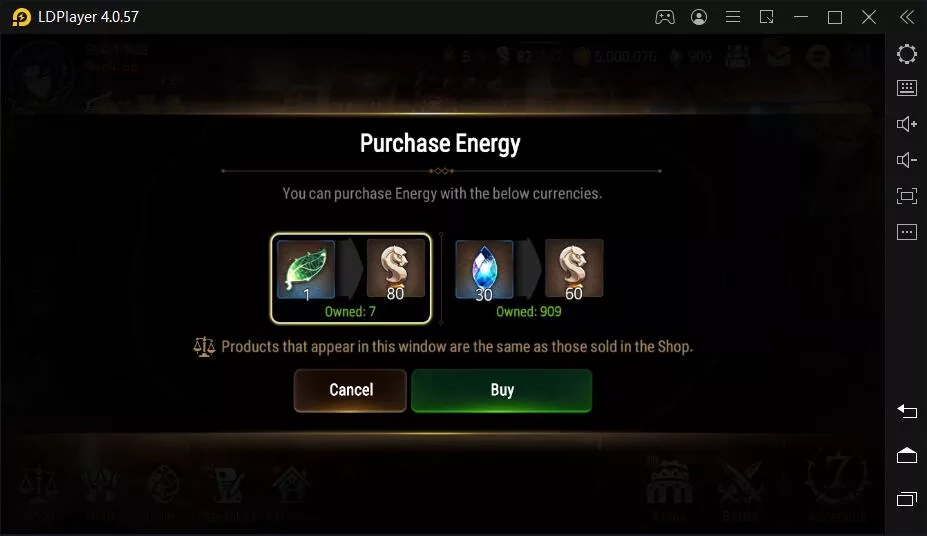Go to Android home screen
Image resolution: width=927 pixels, height=536 pixels.
click(907, 455)
